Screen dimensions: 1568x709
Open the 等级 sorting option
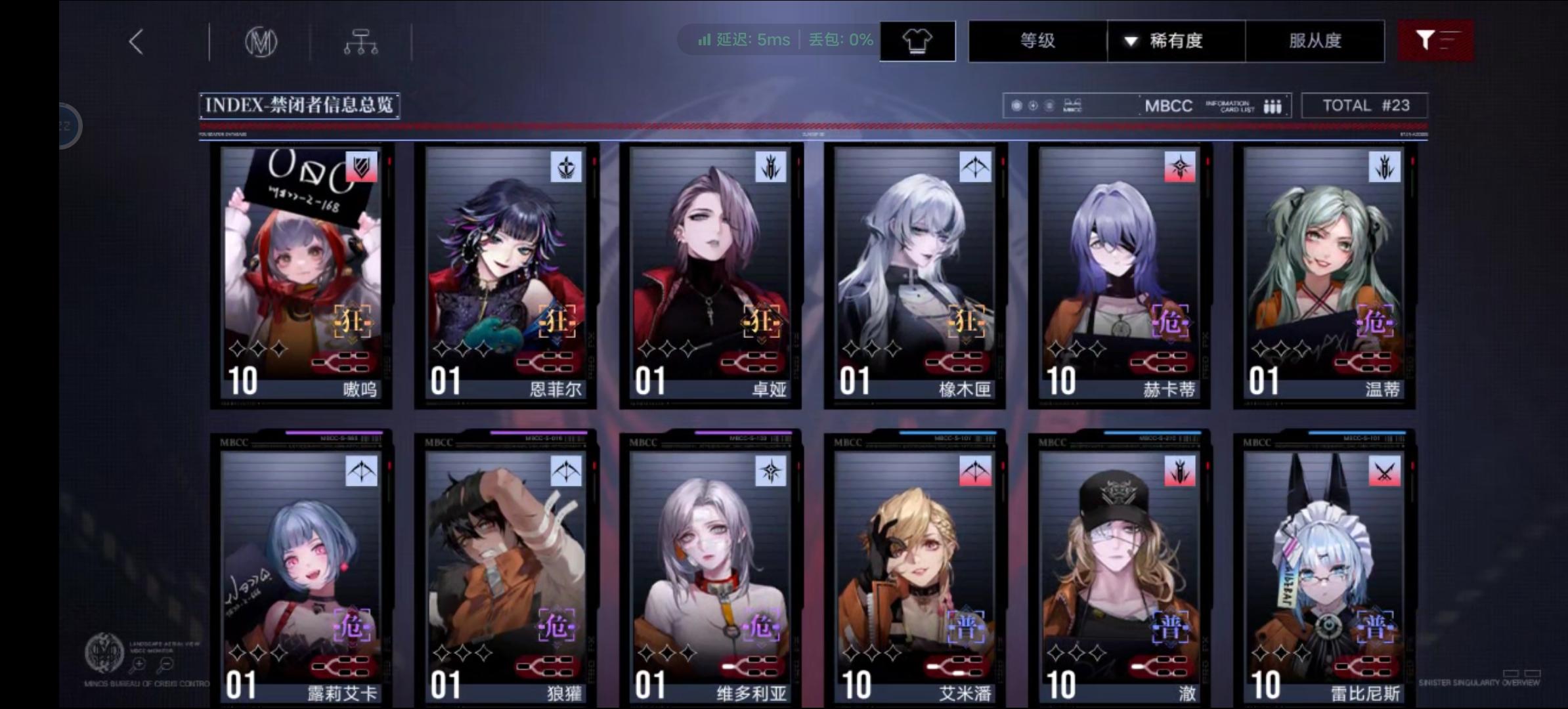coord(1037,41)
